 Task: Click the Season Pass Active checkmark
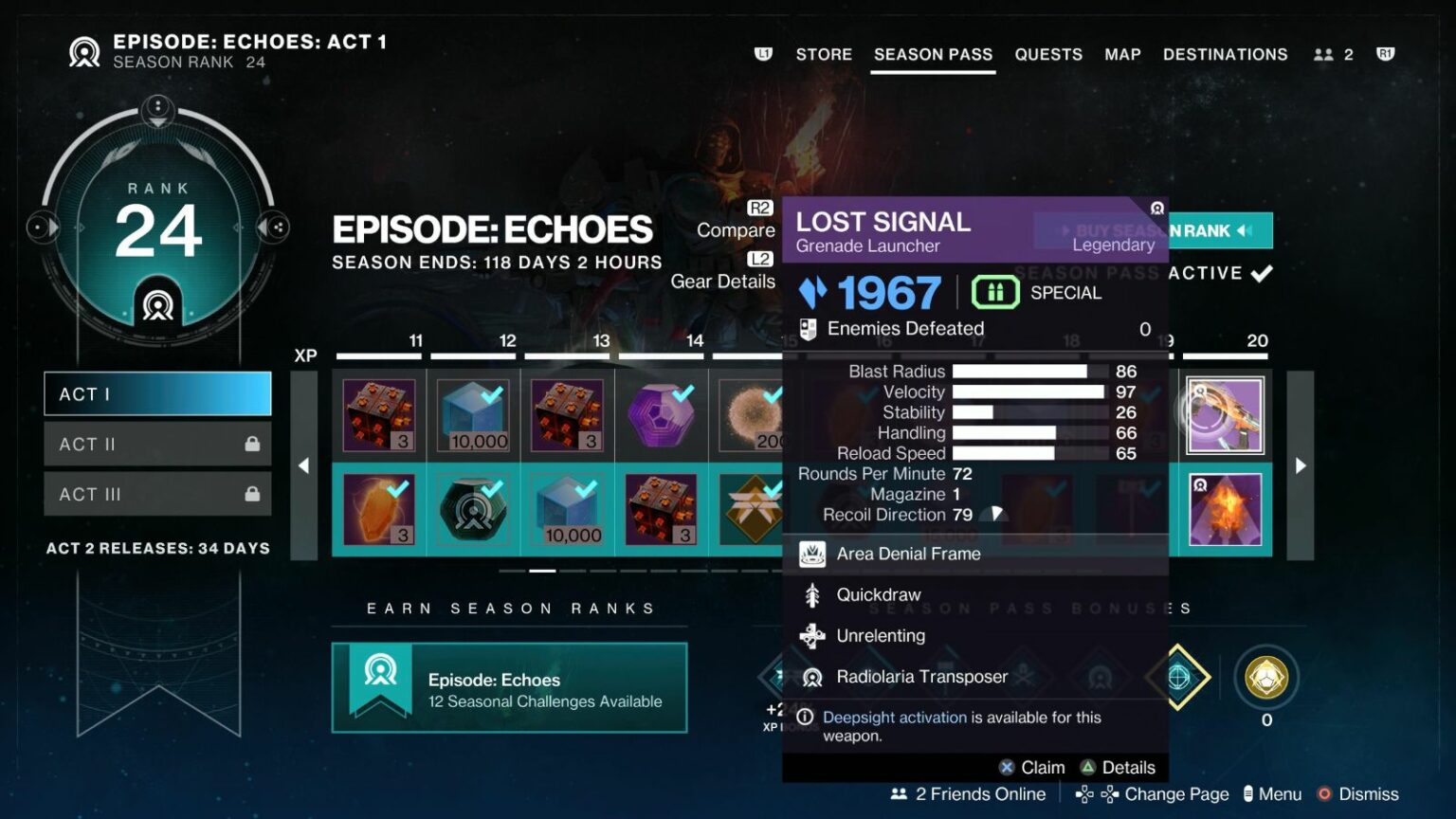1261,273
